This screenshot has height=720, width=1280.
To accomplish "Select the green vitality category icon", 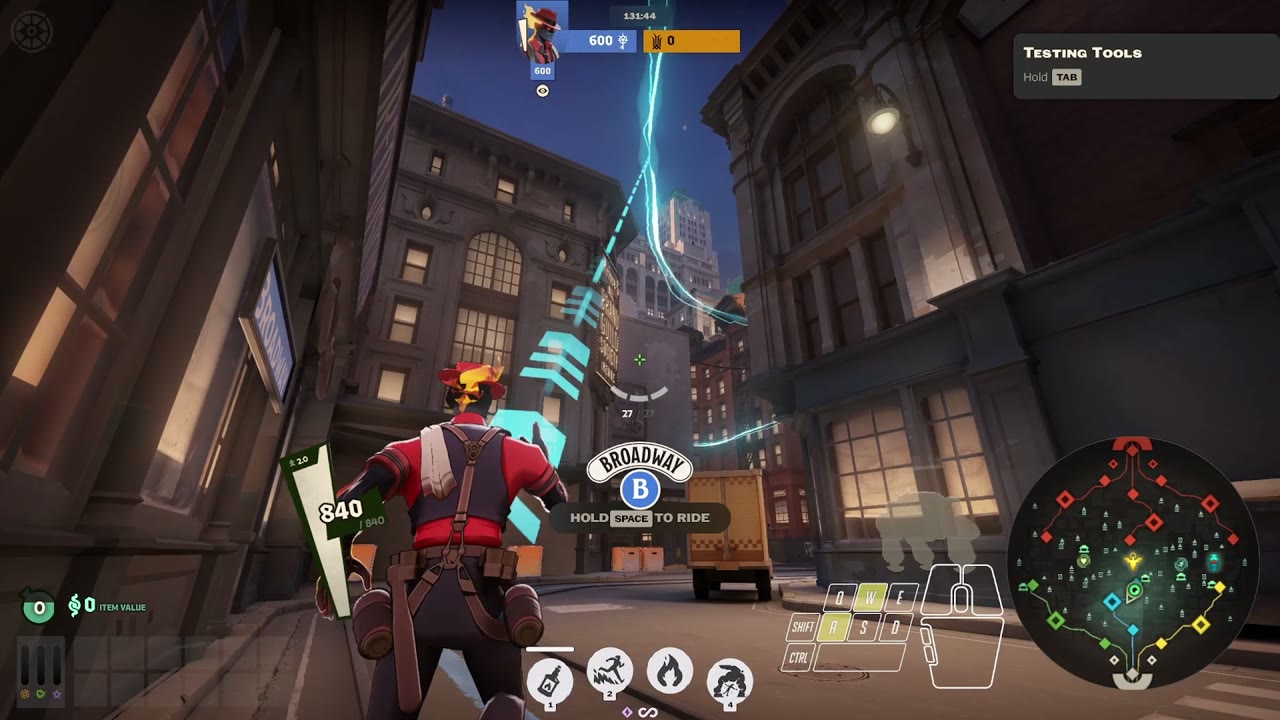I will click(41, 693).
